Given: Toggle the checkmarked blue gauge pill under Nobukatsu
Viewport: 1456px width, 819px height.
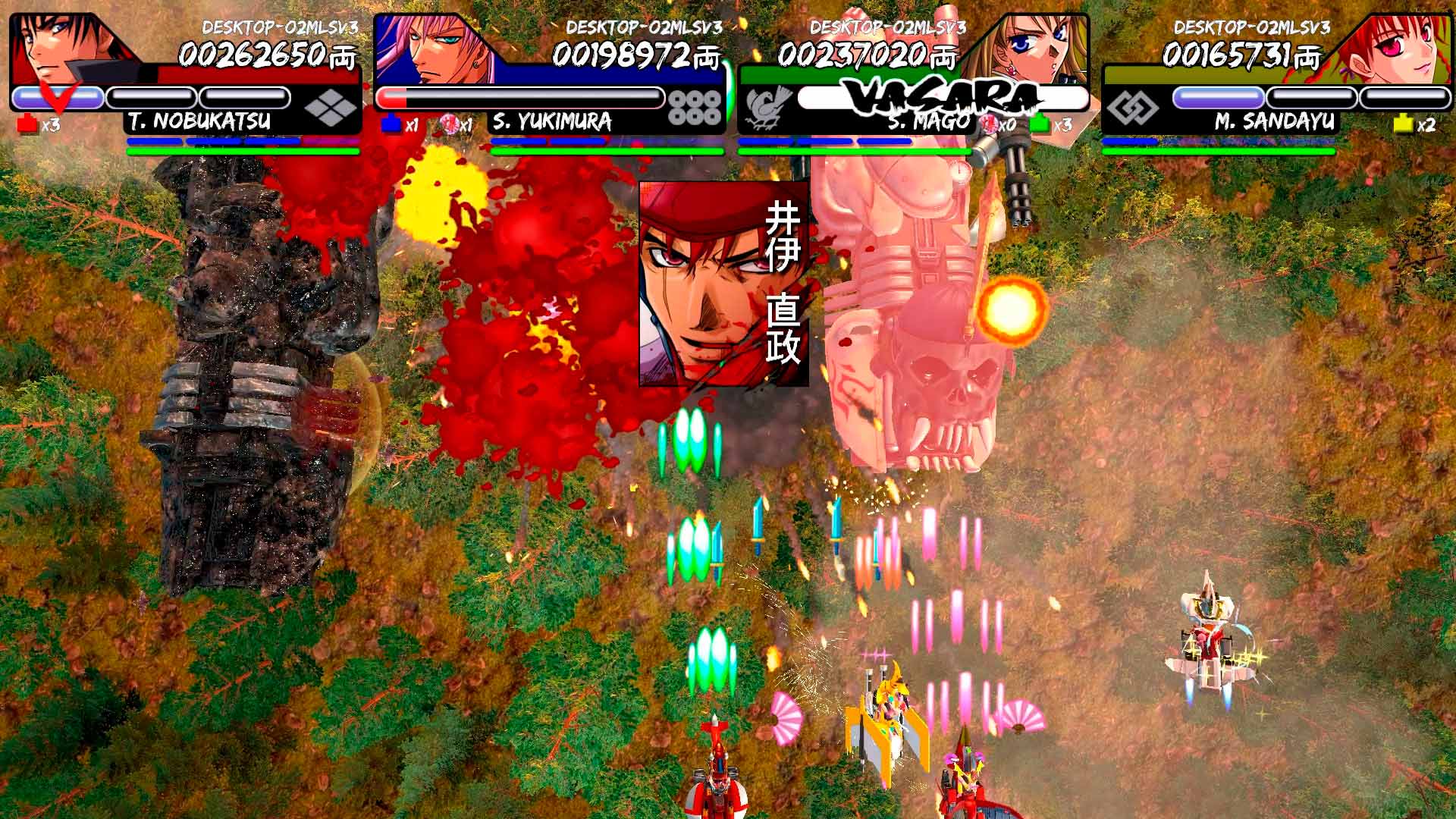Looking at the screenshot, I should [57, 96].
